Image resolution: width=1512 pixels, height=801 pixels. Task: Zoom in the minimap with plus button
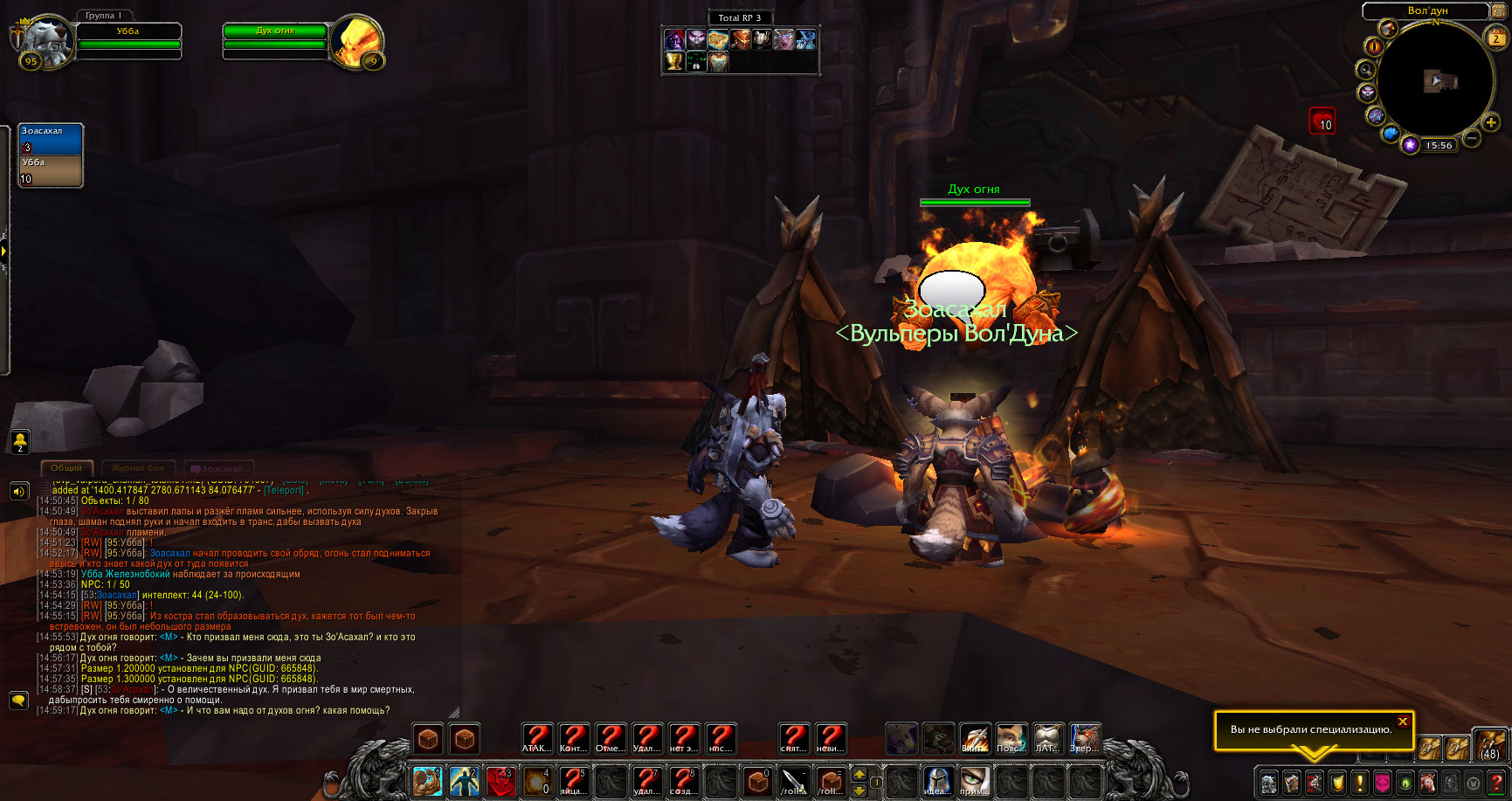(x=1491, y=123)
